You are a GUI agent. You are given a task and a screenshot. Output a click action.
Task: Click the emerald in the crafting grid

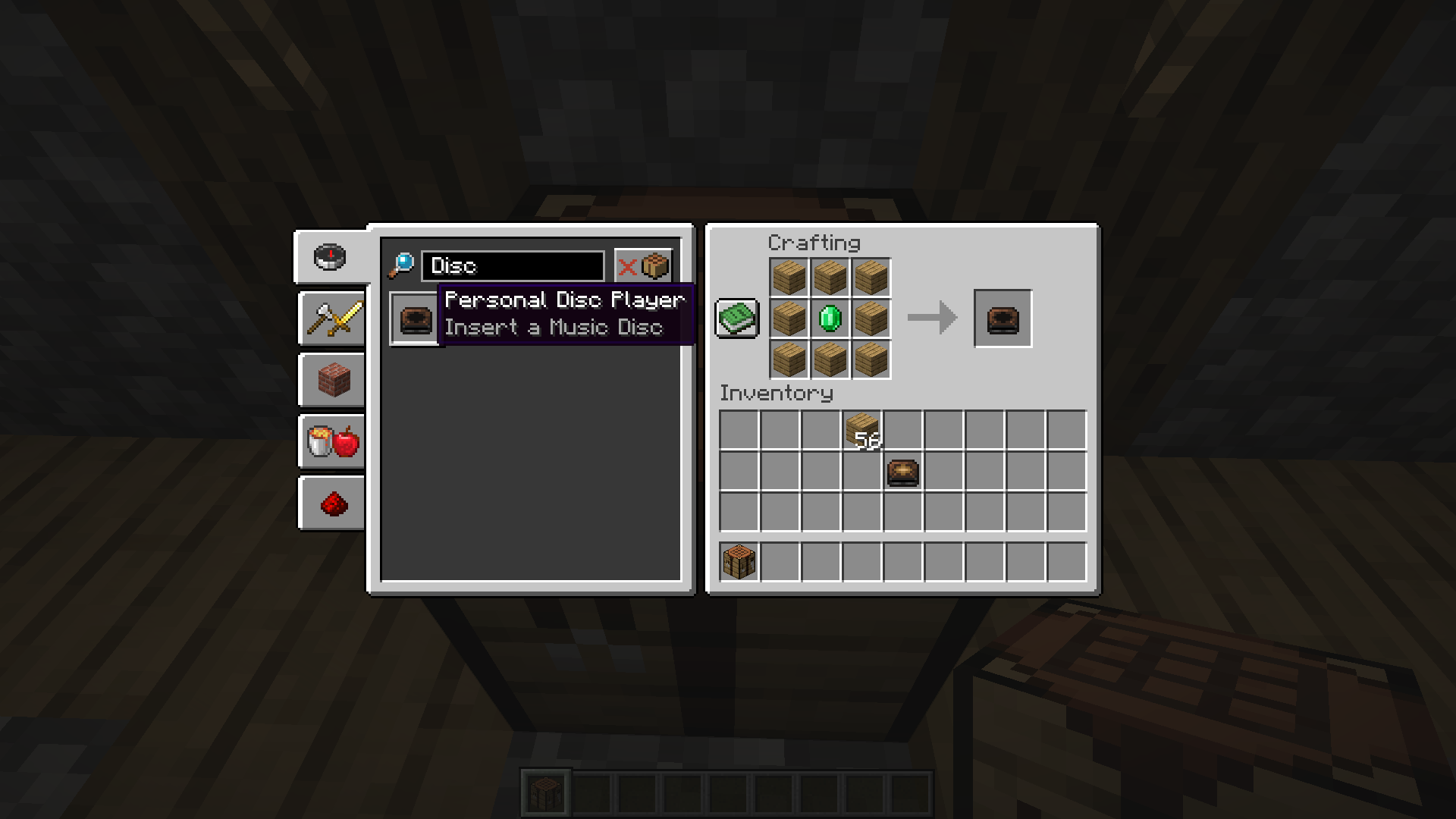(x=830, y=318)
